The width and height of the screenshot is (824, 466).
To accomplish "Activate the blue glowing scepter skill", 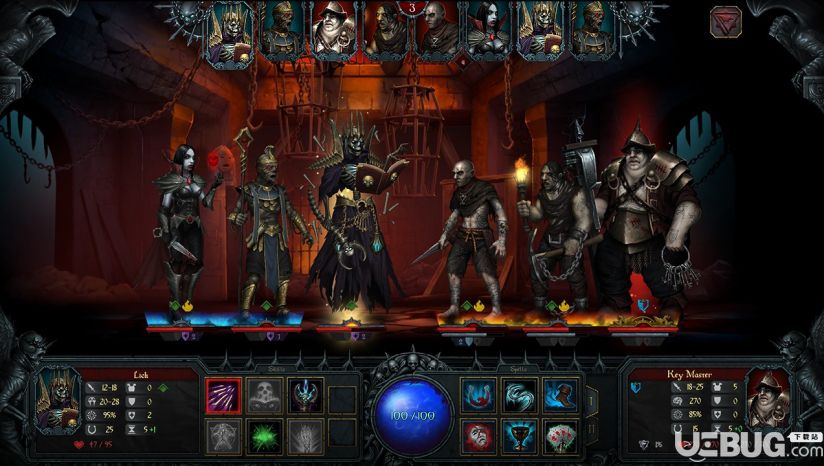I will 305,395.
